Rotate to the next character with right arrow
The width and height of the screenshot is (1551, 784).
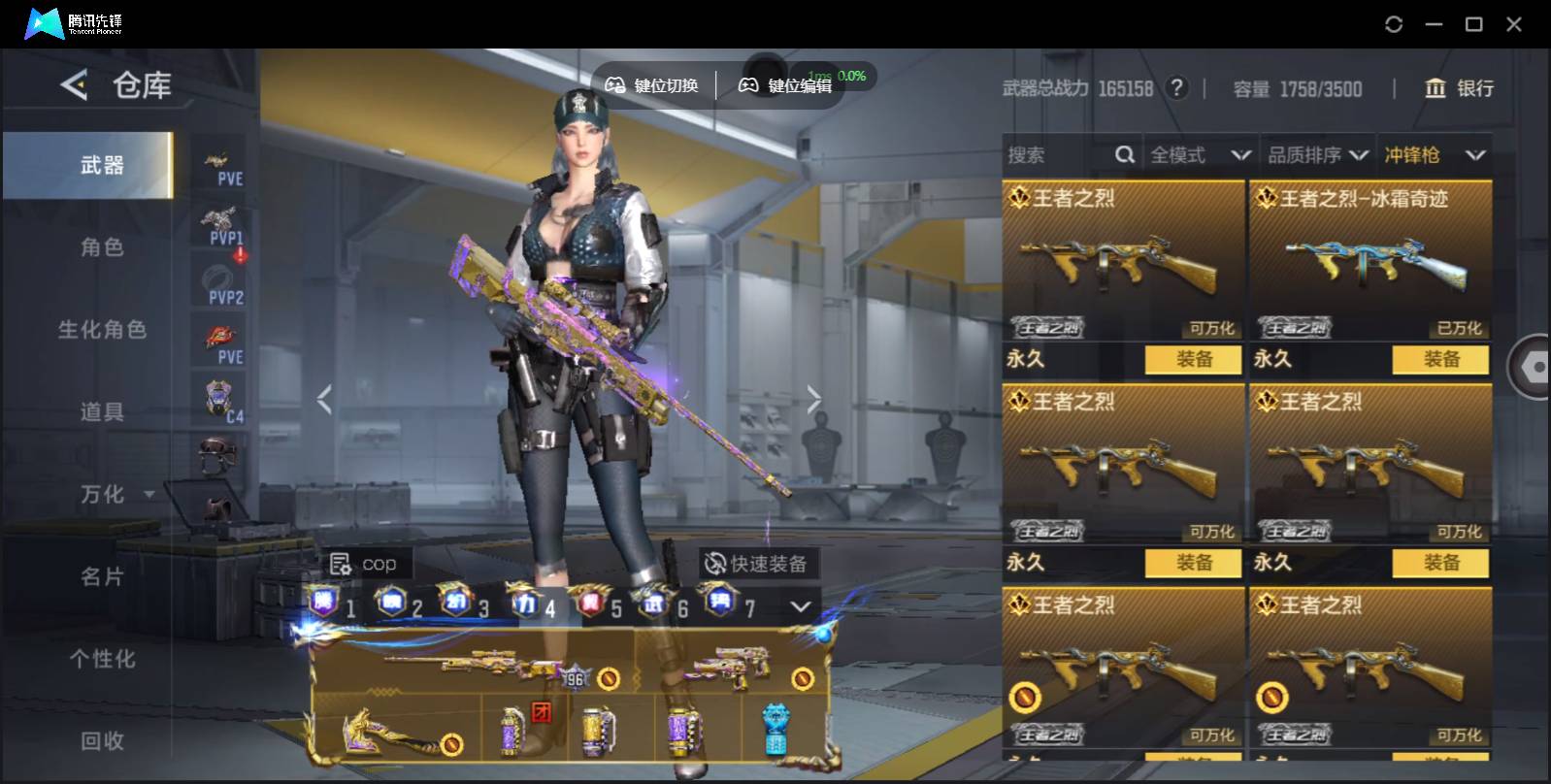(x=813, y=399)
